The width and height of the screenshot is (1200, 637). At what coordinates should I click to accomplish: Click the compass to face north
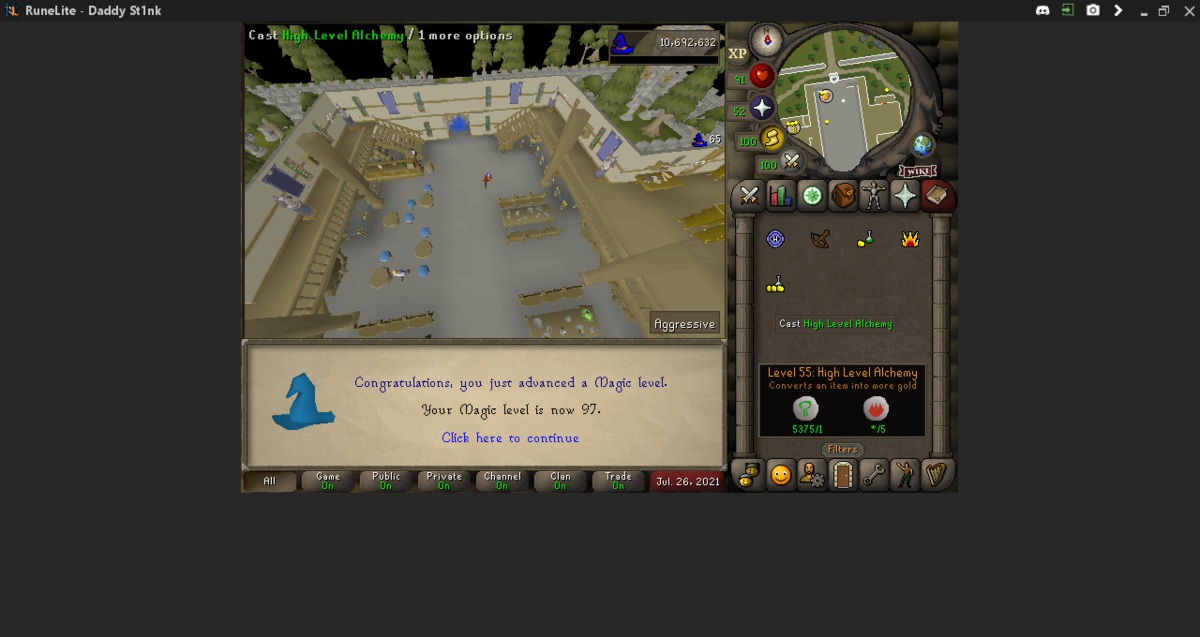[768, 40]
